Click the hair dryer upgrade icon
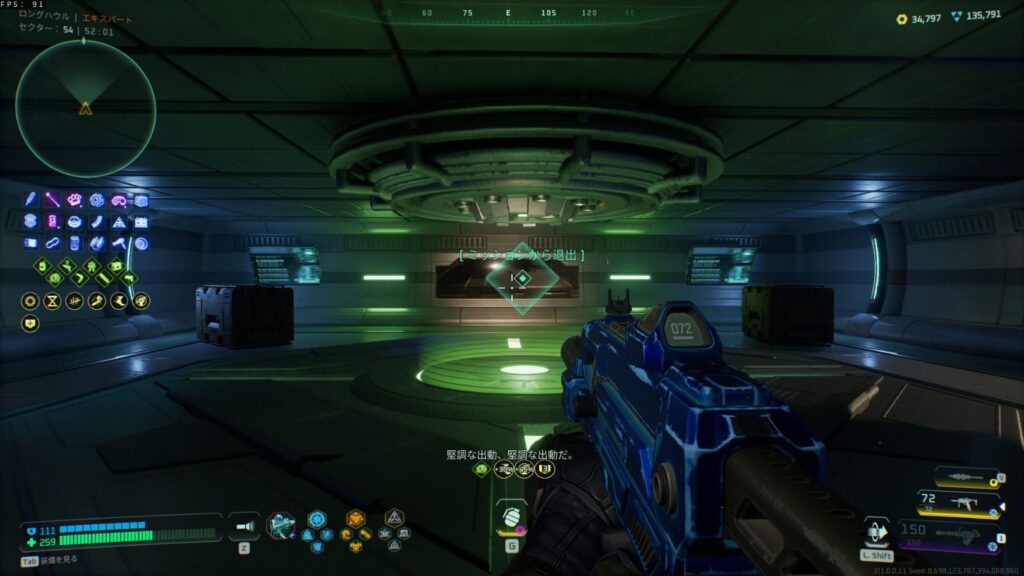Viewport: 1024px width, 576px height. (x=119, y=243)
